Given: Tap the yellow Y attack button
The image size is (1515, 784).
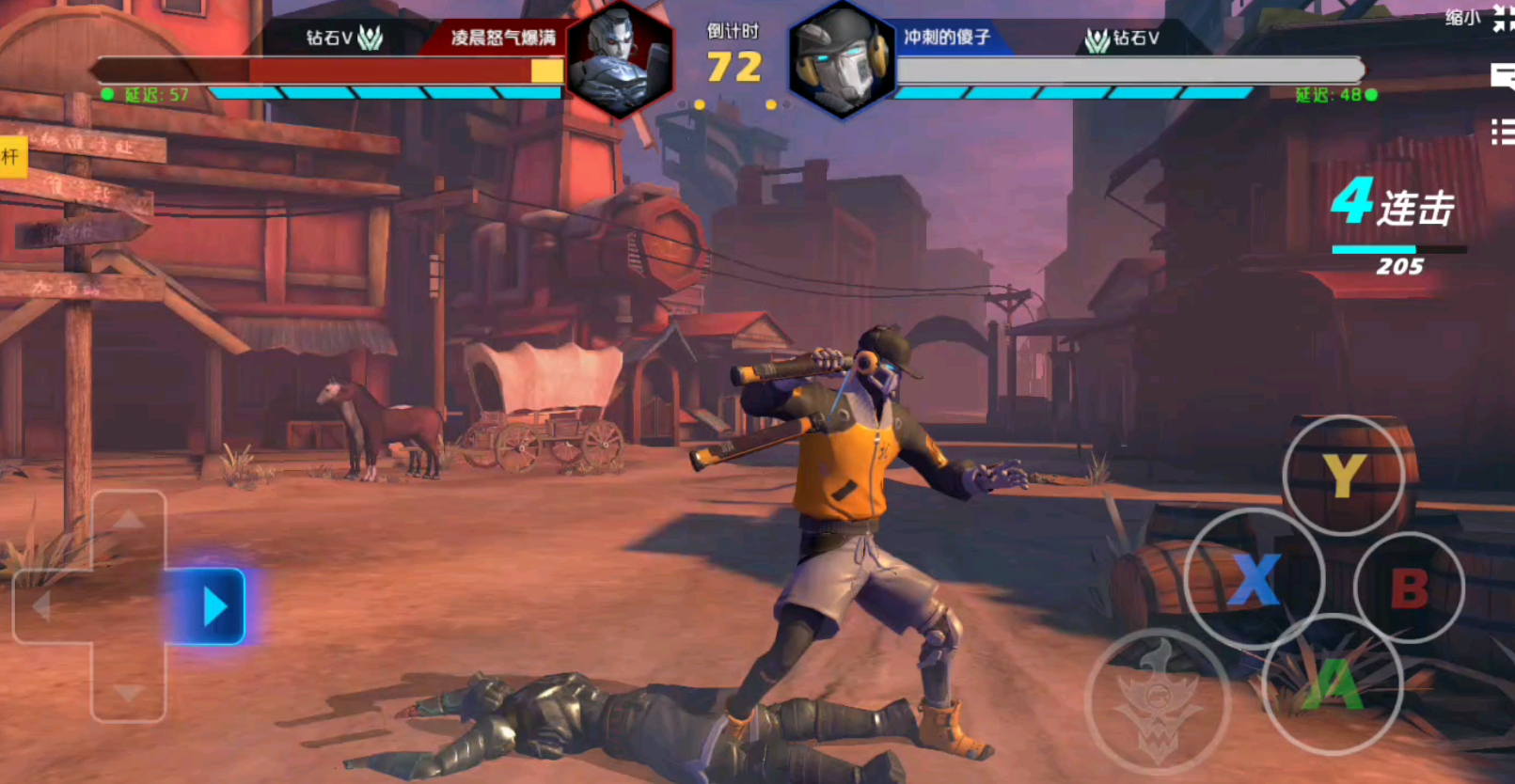Looking at the screenshot, I should pyautogui.click(x=1343, y=475).
